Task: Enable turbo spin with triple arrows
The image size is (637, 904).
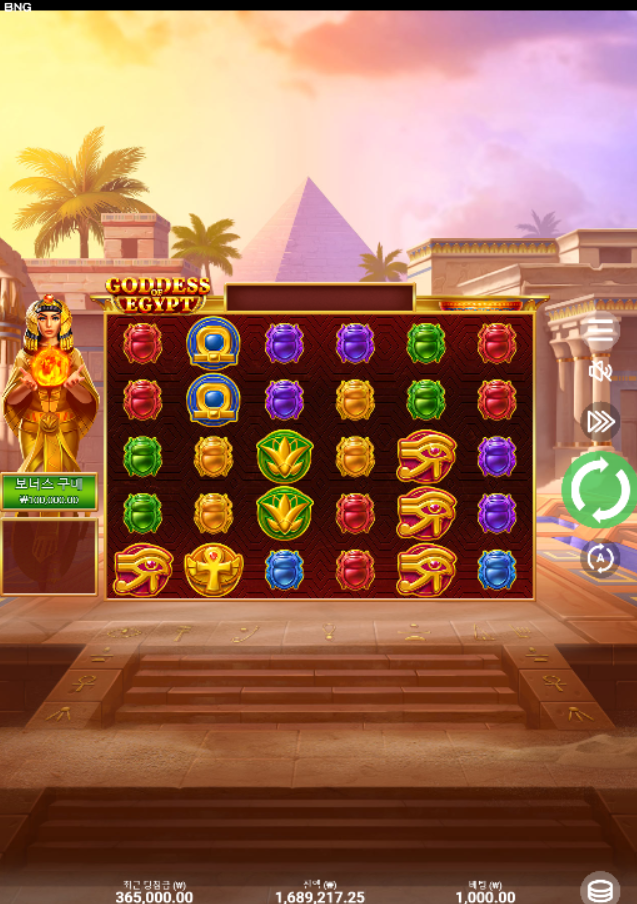Action: (600, 421)
